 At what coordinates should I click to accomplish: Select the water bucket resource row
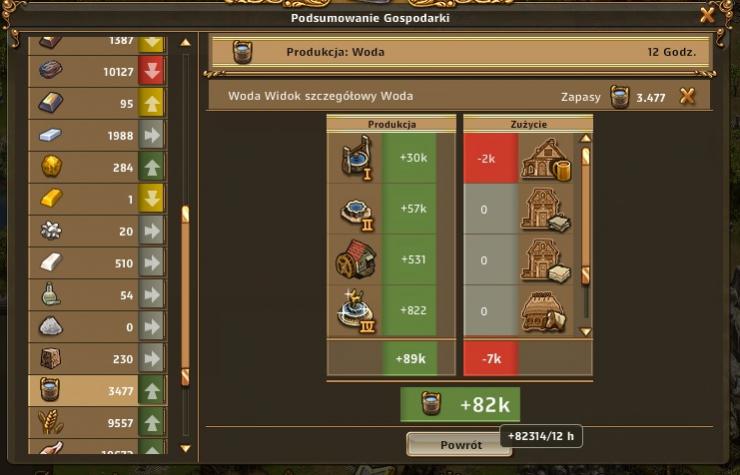click(97, 389)
